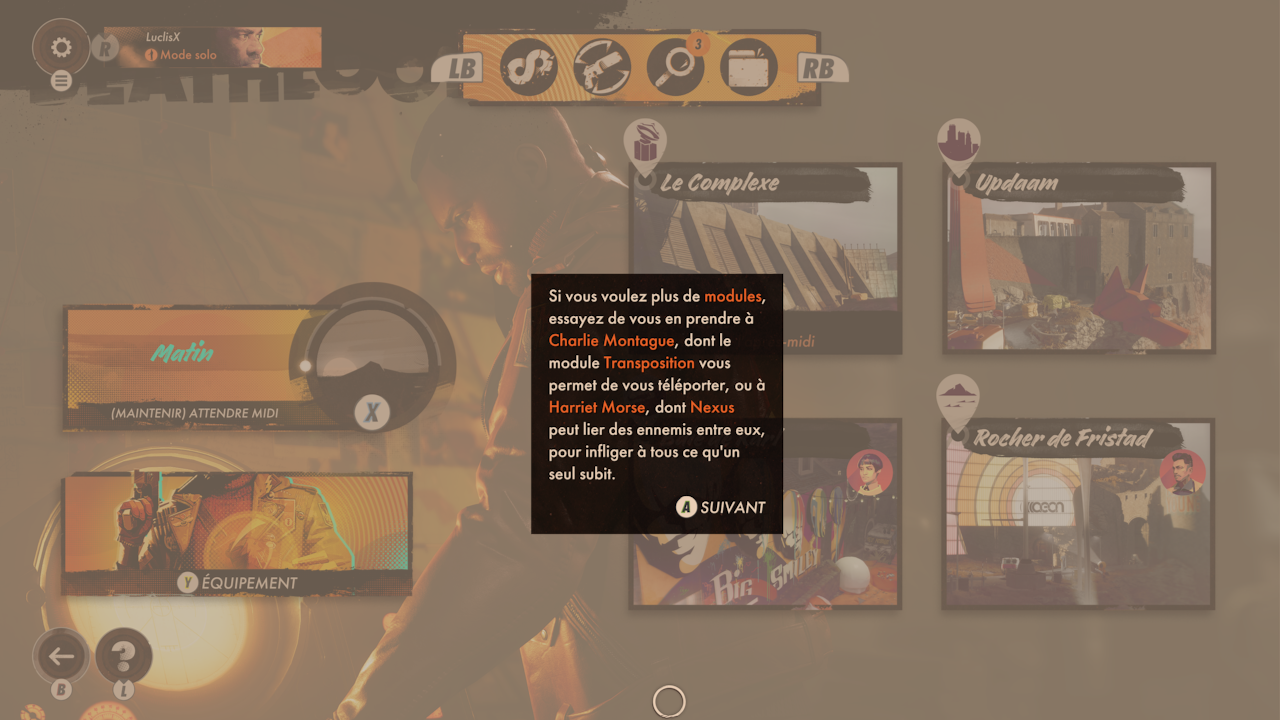Select the Updaam location tile
This screenshot has height=720, width=1280.
[1078, 258]
